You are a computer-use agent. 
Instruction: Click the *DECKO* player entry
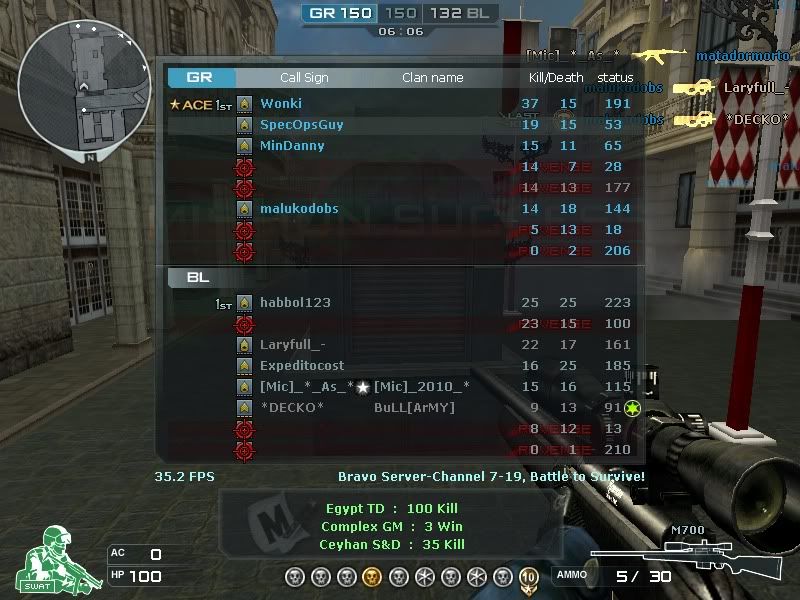[x=292, y=408]
